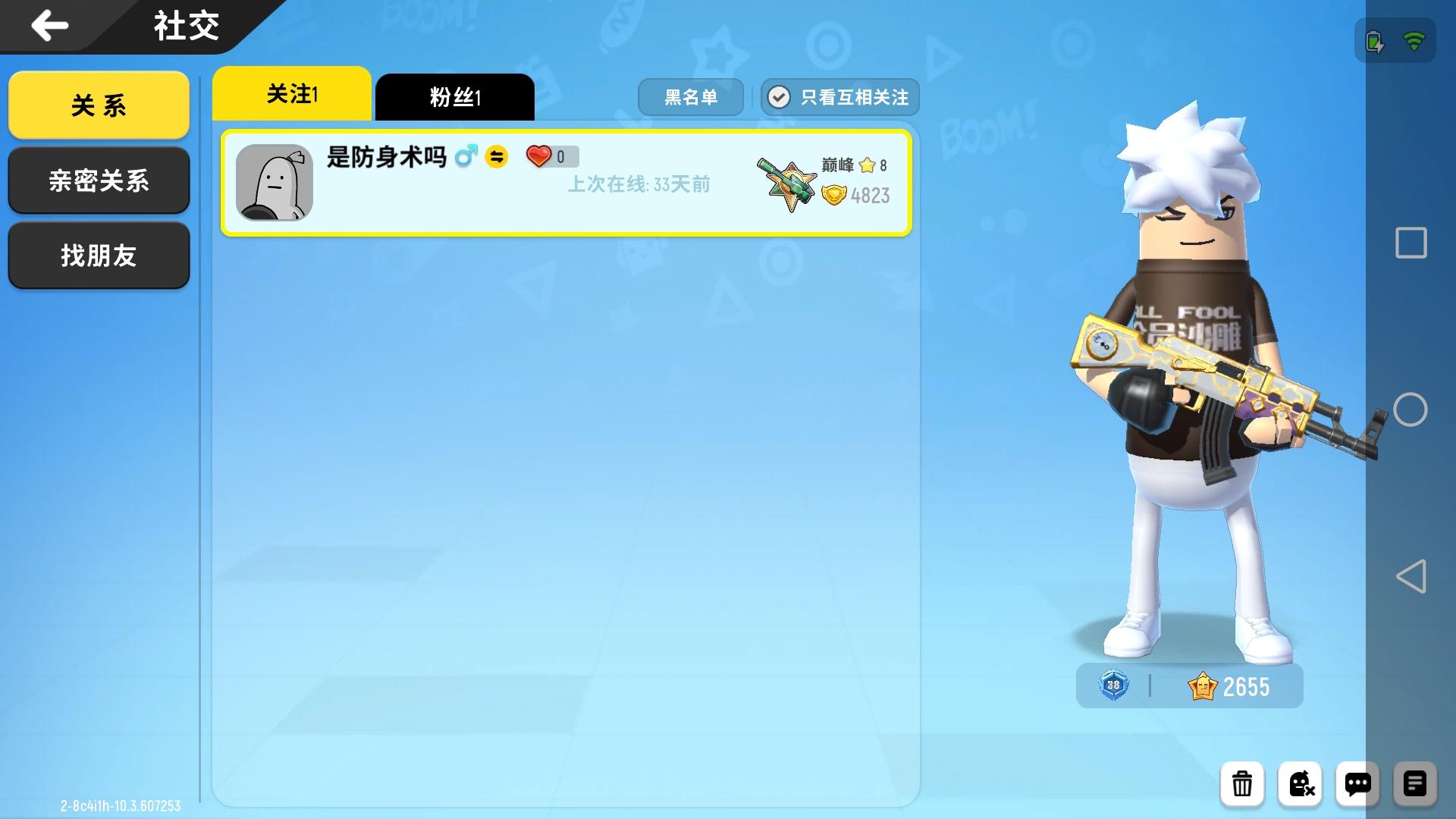Screen dimensions: 1456x819
Task: Click the block user icon
Action: 1301,784
